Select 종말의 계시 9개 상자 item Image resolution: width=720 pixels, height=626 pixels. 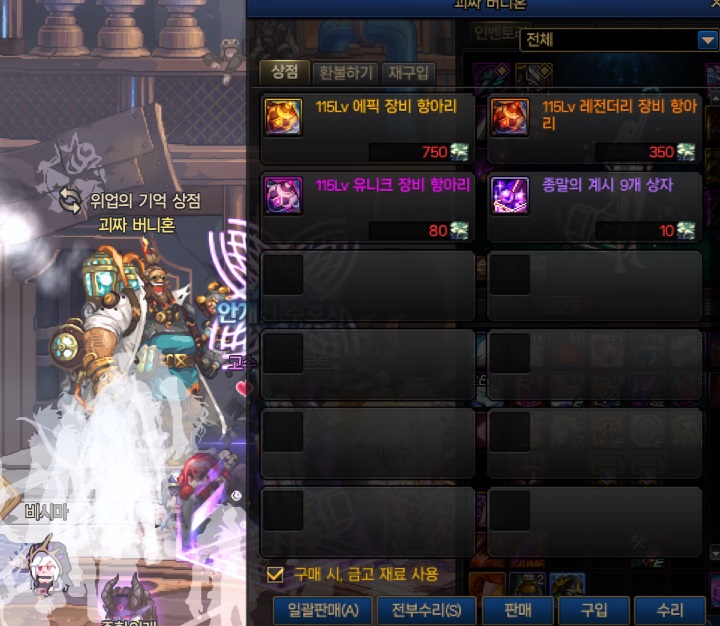(594, 206)
